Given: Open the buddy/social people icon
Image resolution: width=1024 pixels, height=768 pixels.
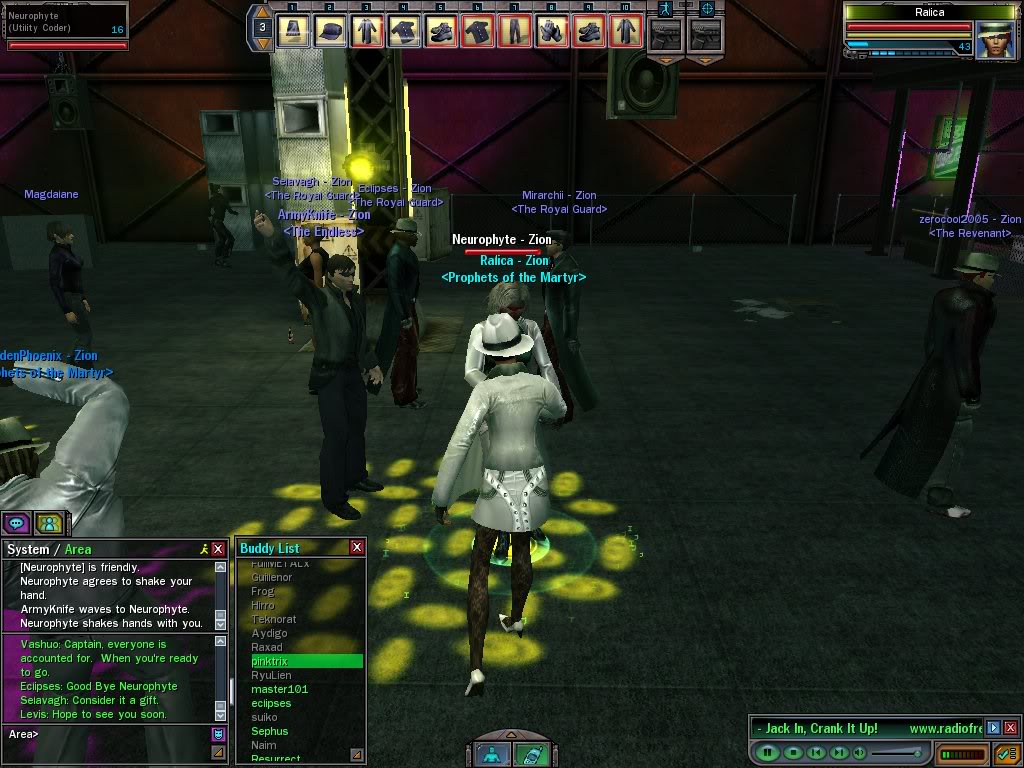Looking at the screenshot, I should pyautogui.click(x=49, y=522).
